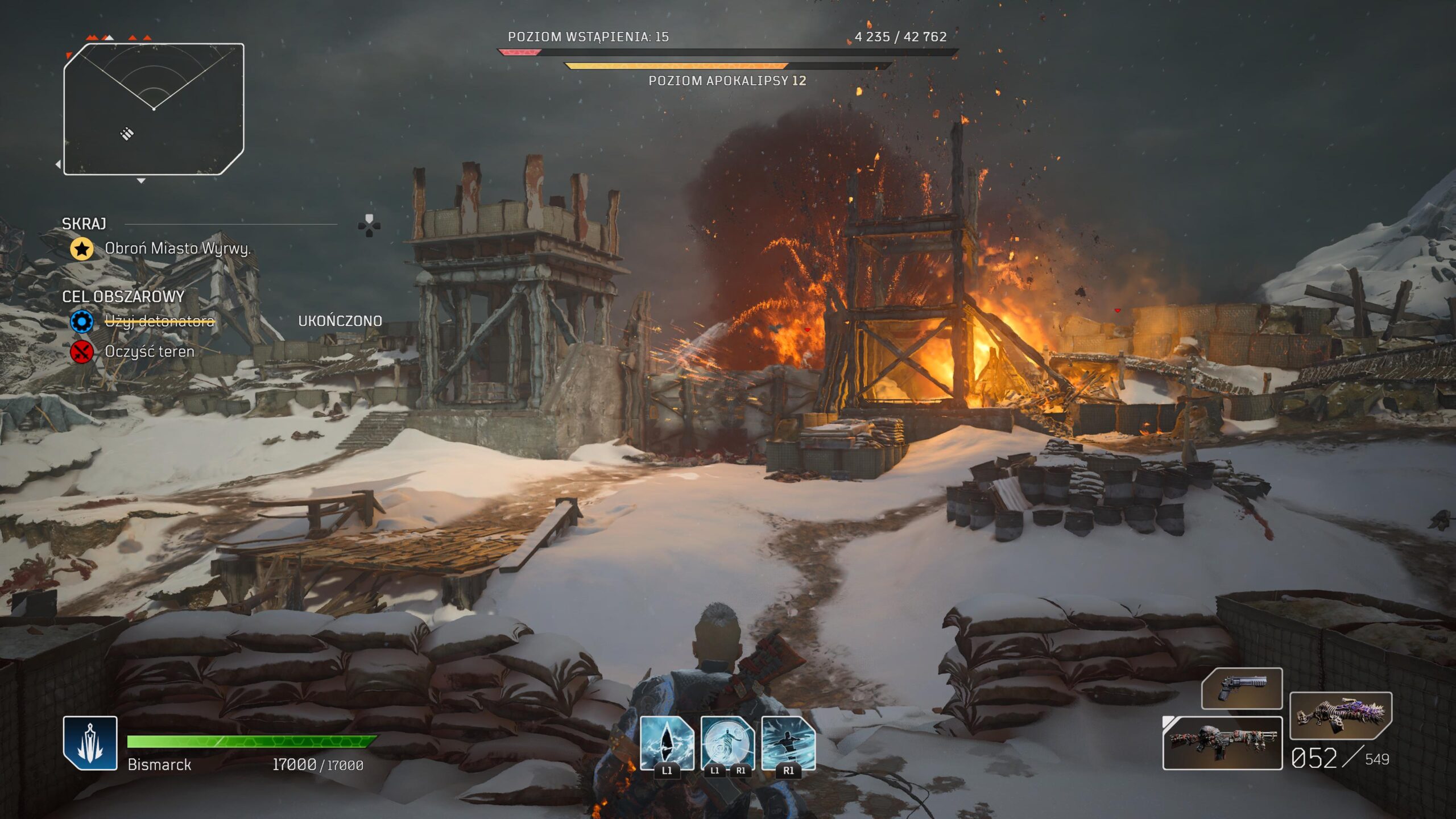Select the revolver sidearm slot
The width and height of the screenshot is (1456, 819).
(x=1242, y=689)
